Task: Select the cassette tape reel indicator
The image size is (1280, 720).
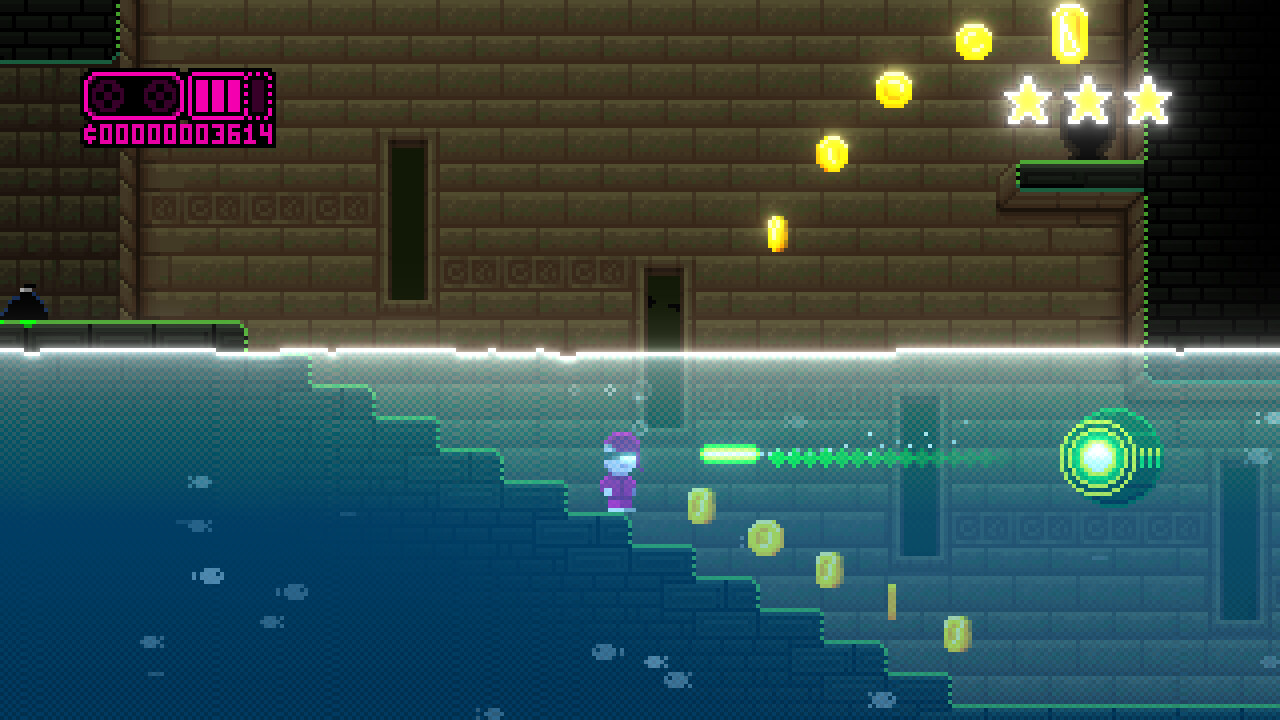Action: 130,95
